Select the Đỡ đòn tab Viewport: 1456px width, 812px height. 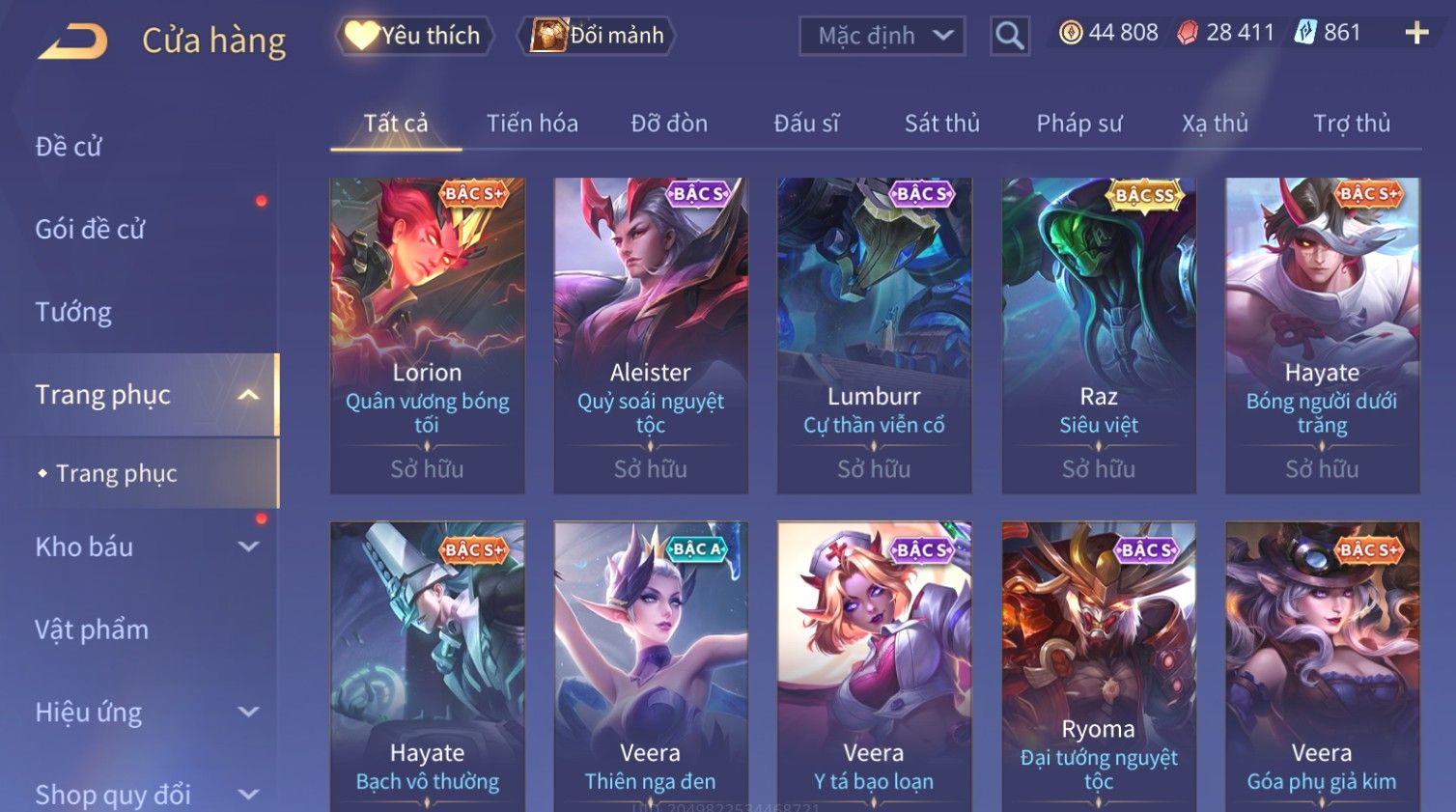click(x=669, y=124)
